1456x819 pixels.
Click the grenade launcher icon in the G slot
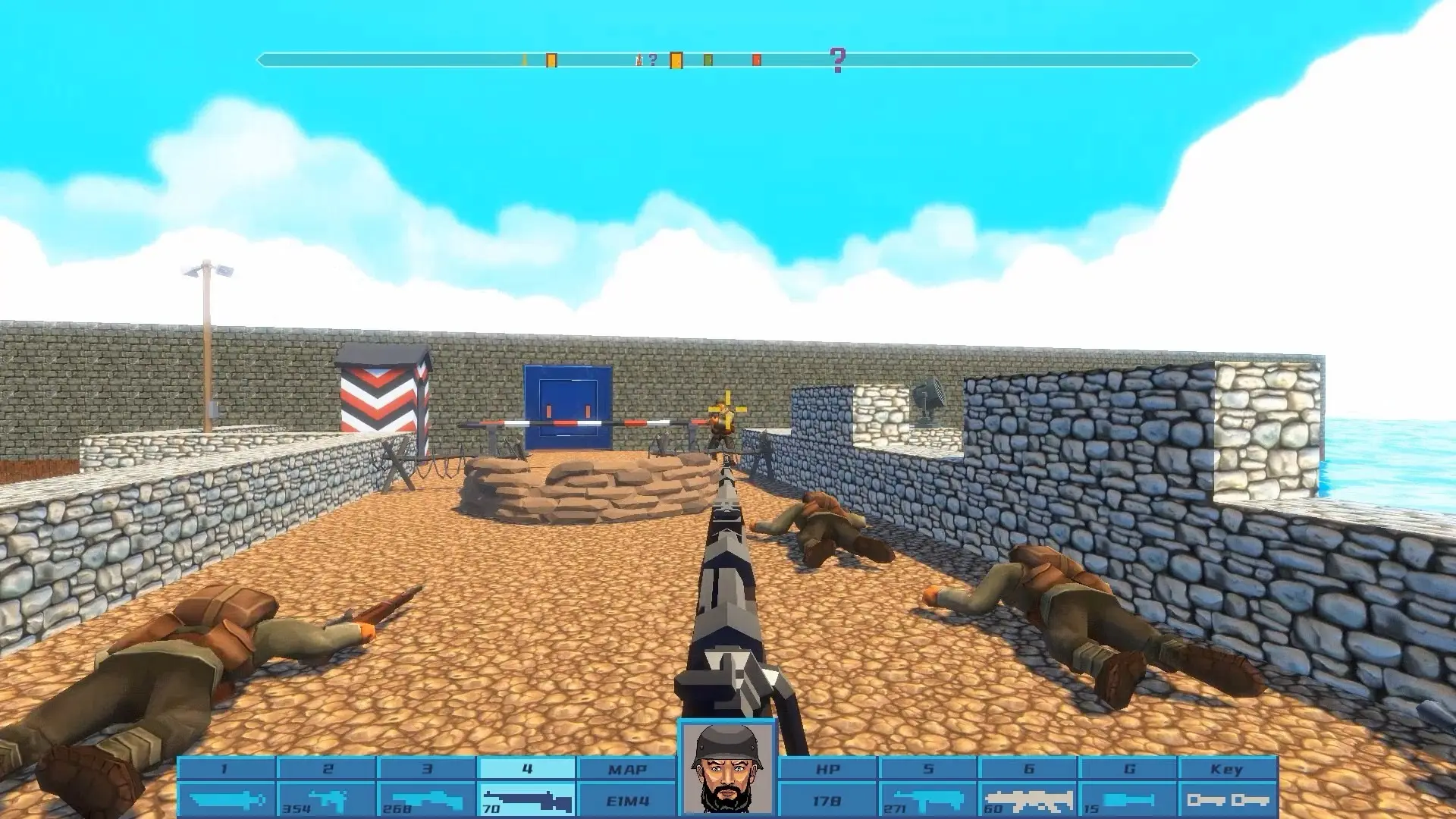click(x=1129, y=798)
